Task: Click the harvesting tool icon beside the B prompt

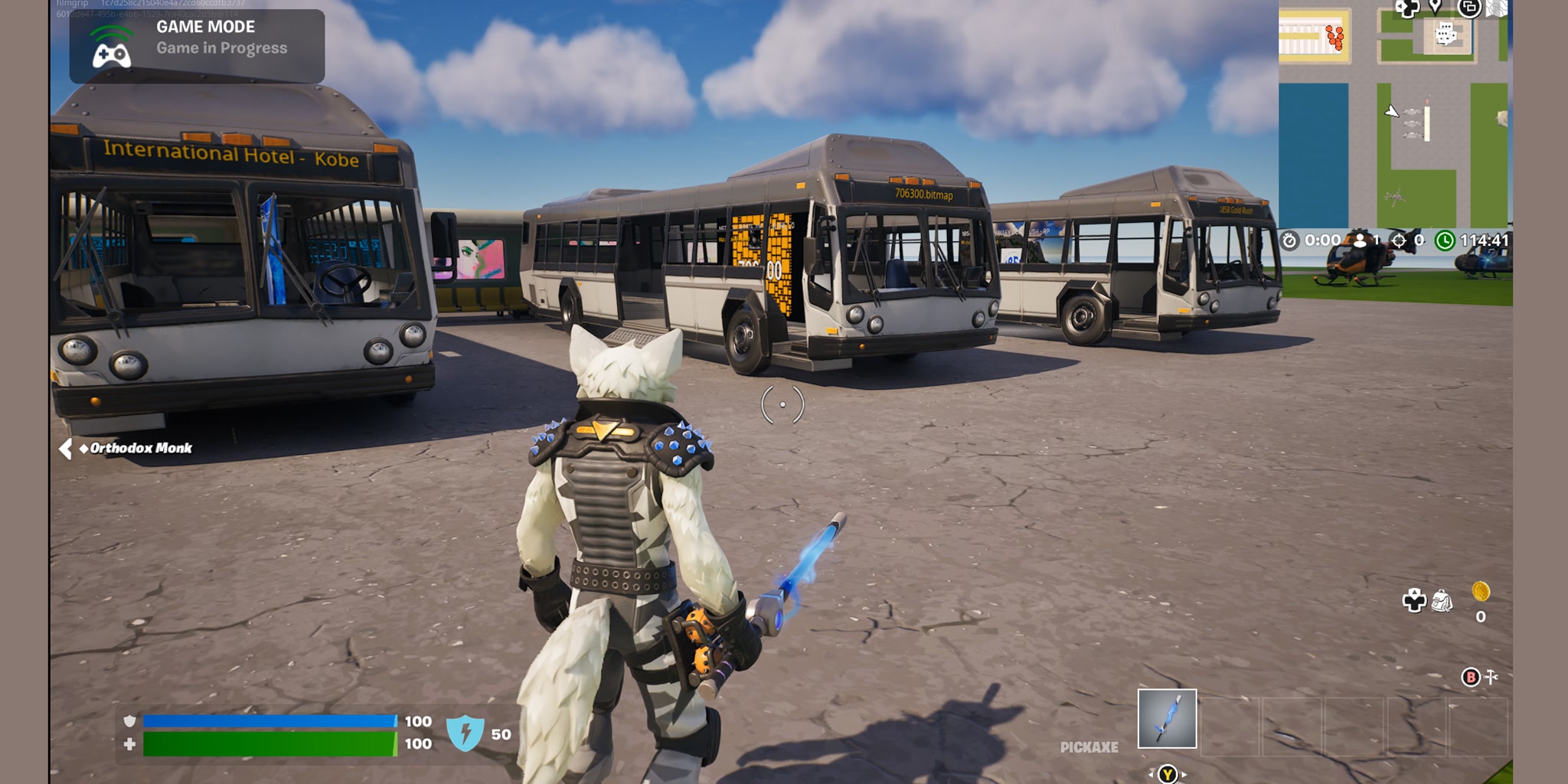Action: tap(1491, 677)
